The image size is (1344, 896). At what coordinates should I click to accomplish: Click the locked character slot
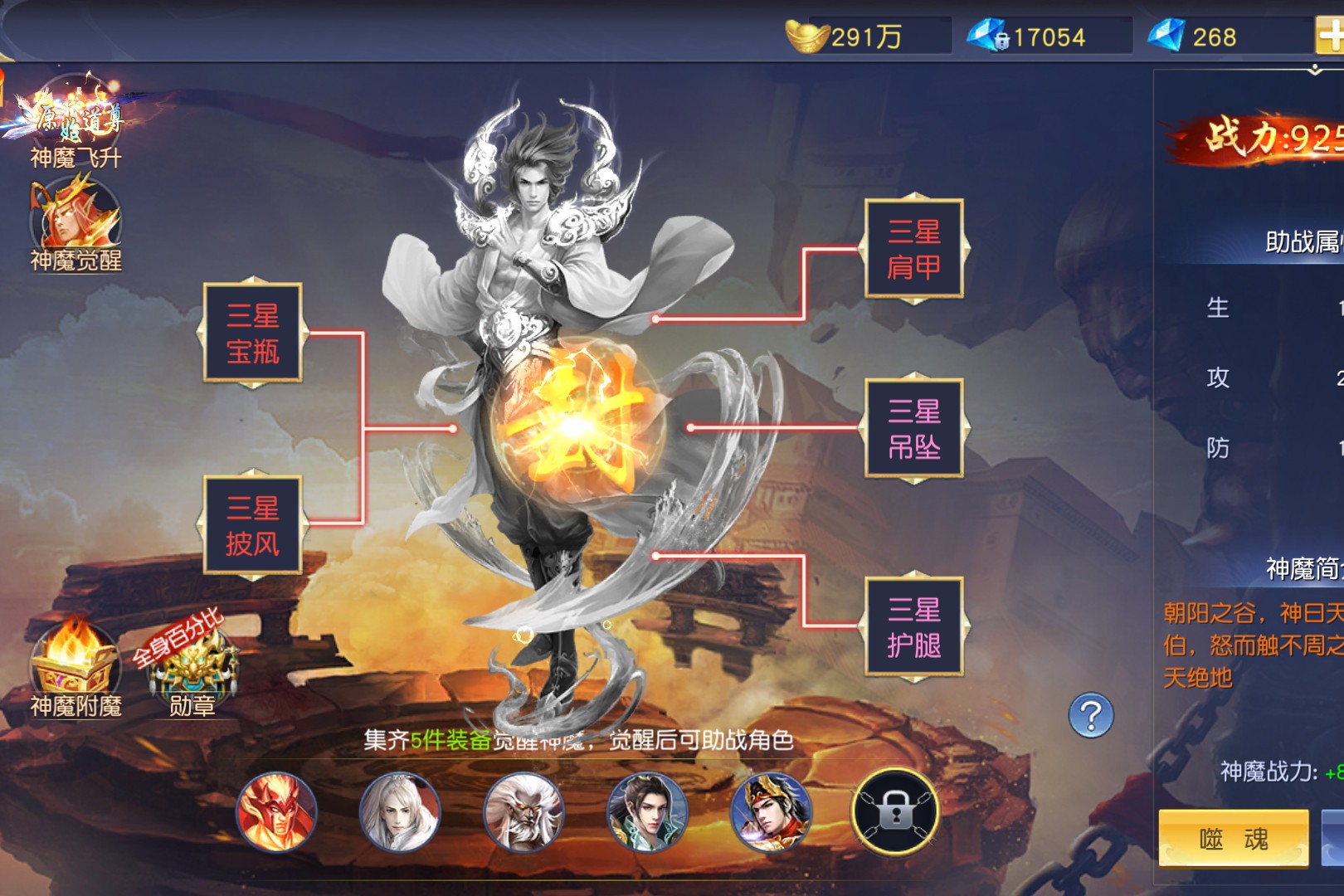895,812
